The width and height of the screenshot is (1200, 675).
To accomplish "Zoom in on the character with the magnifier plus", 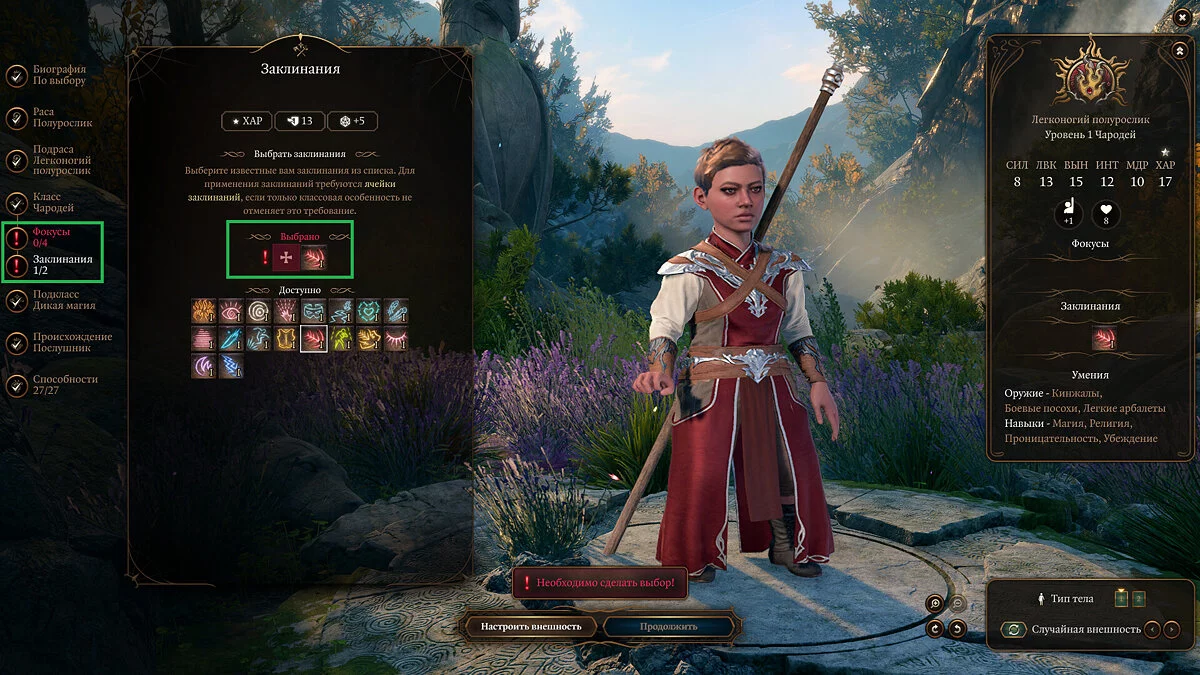I will click(x=935, y=603).
